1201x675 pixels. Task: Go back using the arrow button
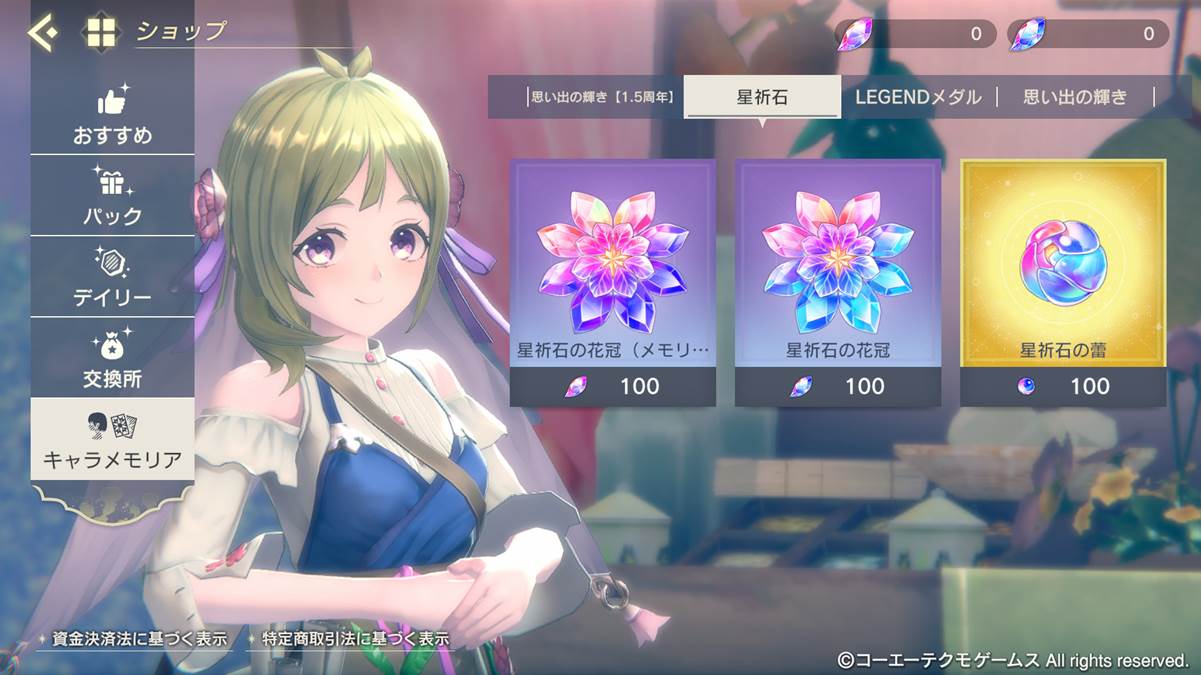pos(43,33)
